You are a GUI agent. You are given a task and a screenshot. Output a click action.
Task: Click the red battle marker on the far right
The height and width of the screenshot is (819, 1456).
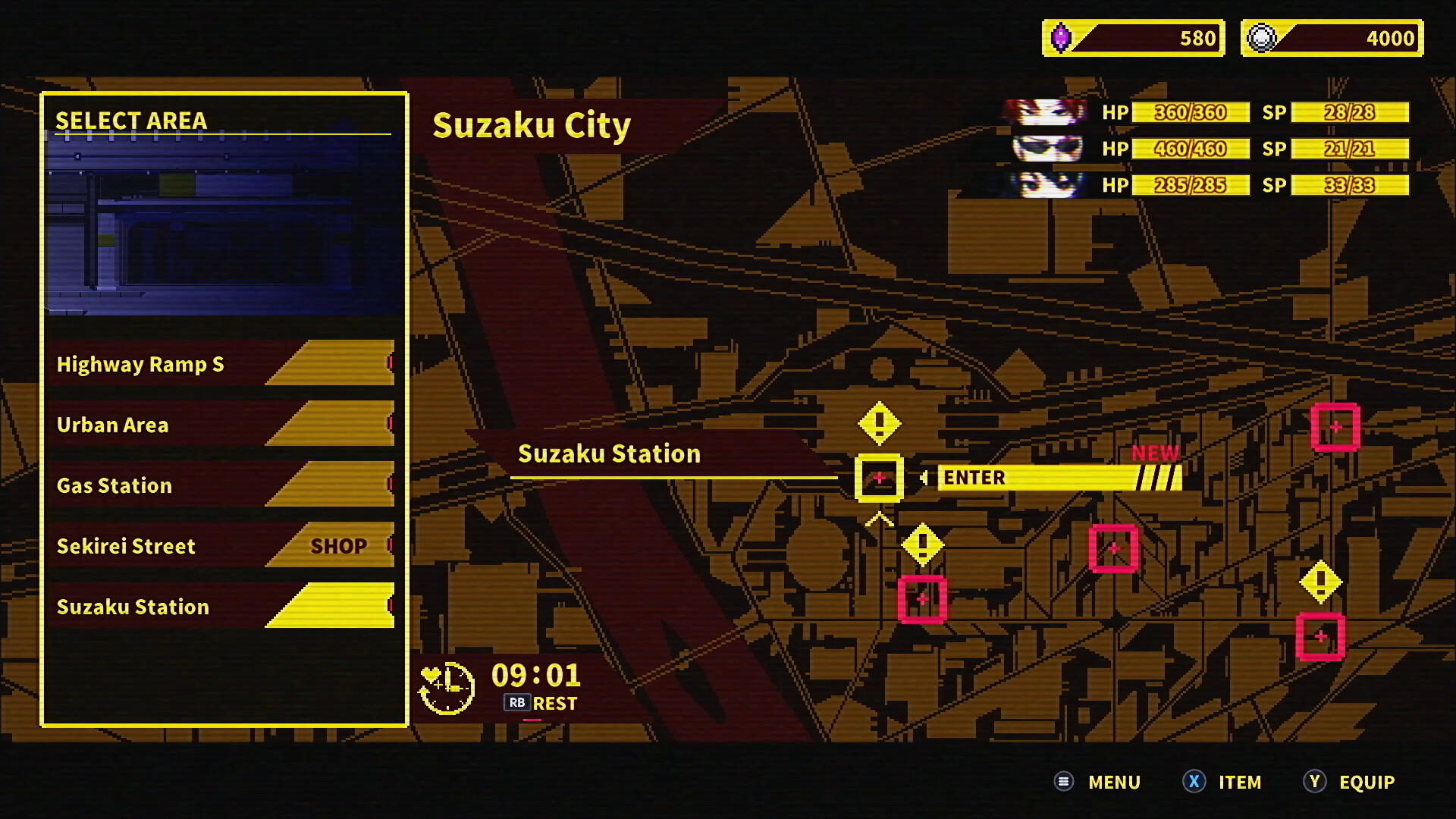(x=1335, y=427)
